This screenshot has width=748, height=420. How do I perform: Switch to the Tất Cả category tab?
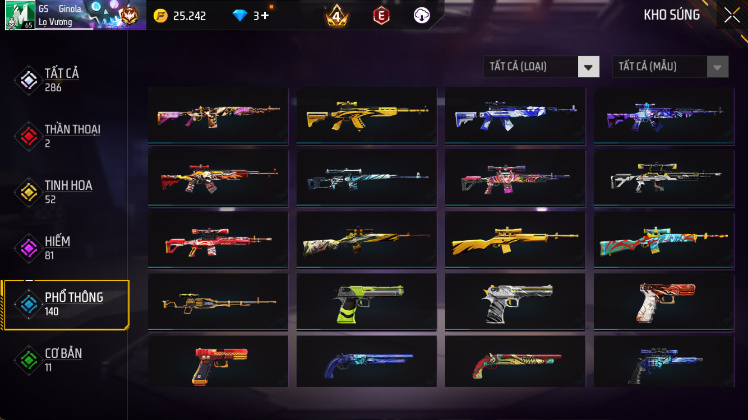62,79
